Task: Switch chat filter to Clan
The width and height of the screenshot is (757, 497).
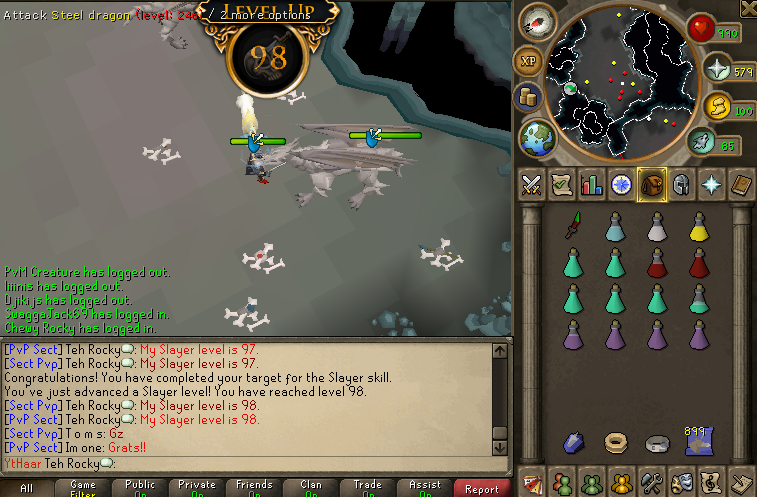Action: [311, 488]
